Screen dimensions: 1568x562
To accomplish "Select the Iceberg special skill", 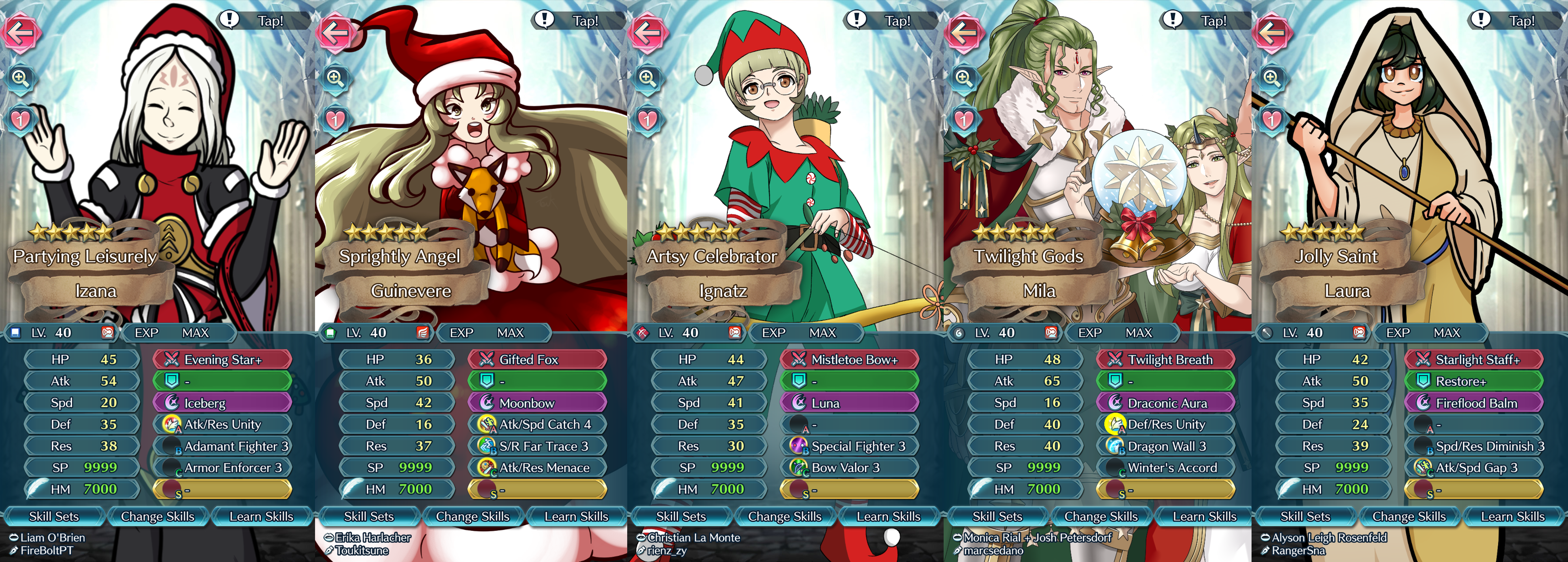I will tap(222, 403).
